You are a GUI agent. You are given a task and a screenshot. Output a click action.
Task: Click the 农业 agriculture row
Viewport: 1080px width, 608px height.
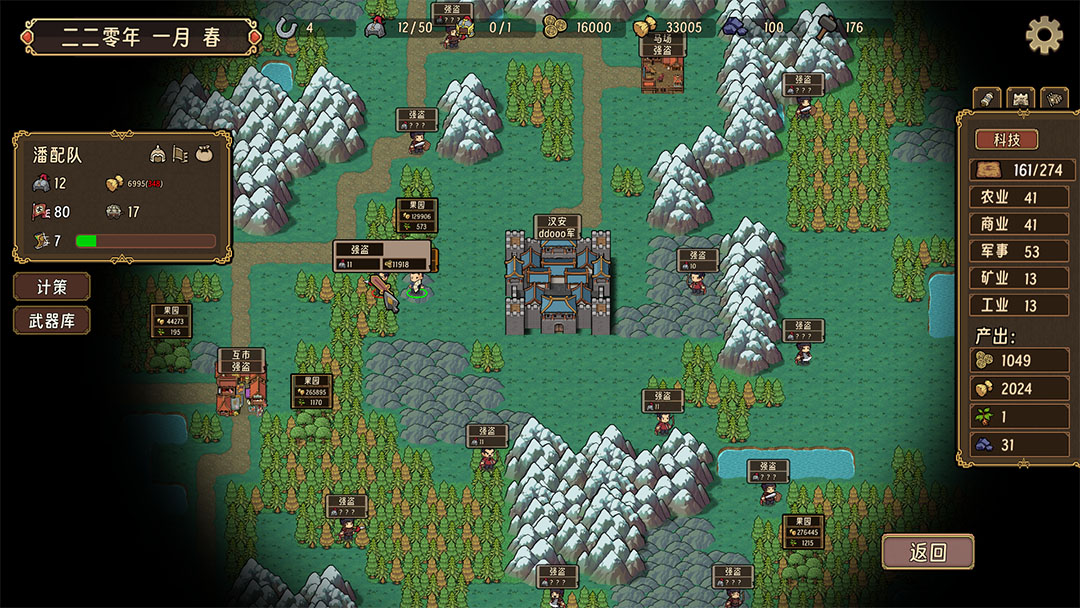[x=1016, y=198]
